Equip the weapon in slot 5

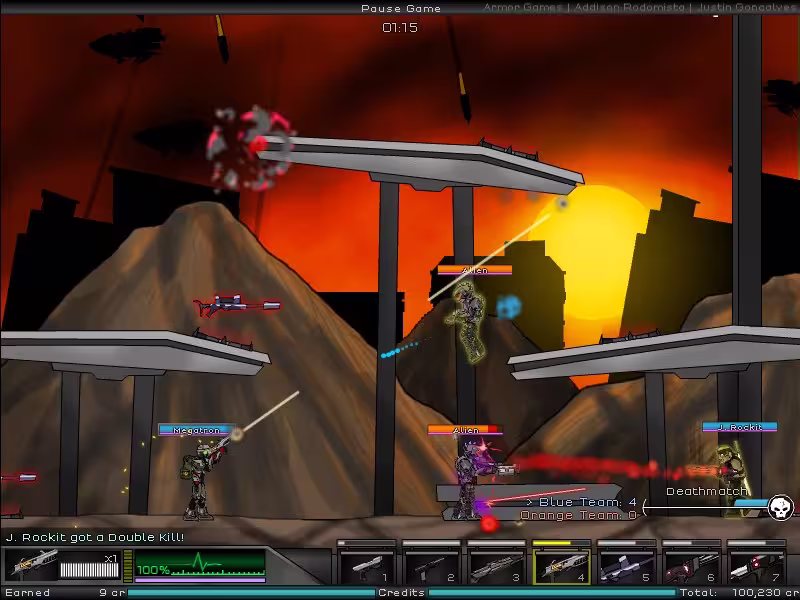626,566
